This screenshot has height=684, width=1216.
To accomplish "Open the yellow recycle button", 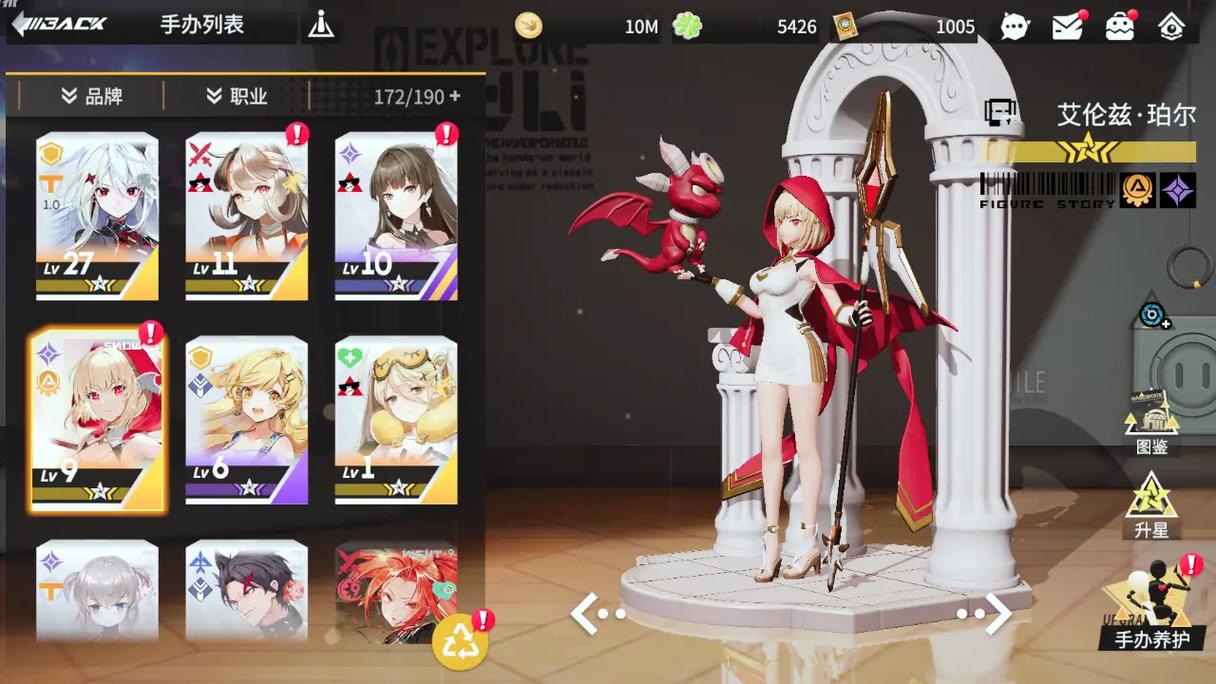I will click(x=459, y=644).
